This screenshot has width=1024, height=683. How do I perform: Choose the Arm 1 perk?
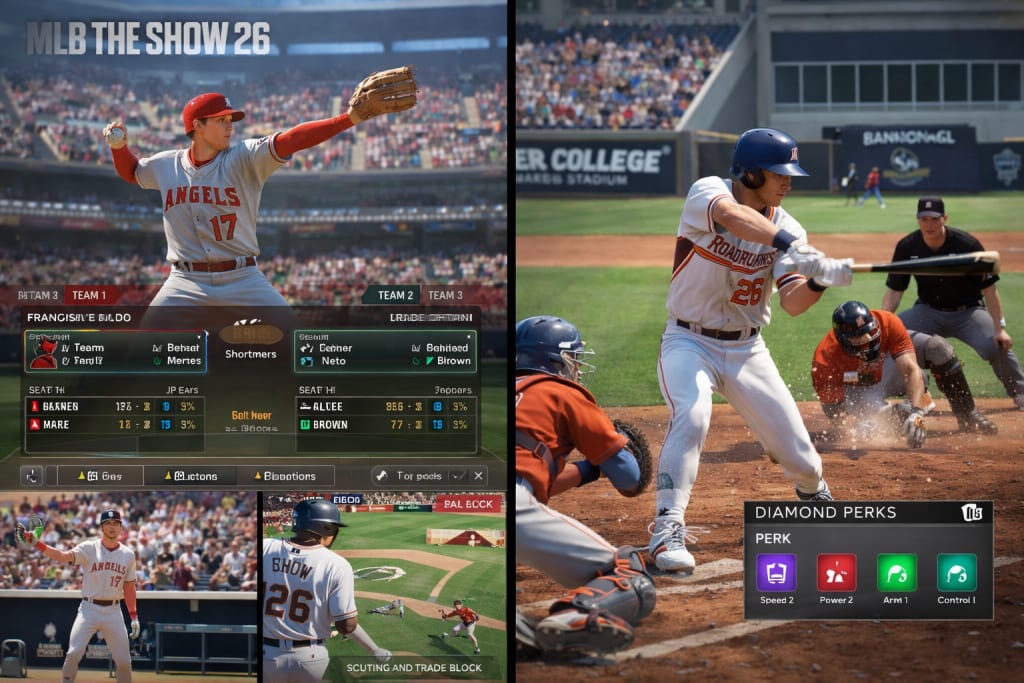[x=897, y=574]
